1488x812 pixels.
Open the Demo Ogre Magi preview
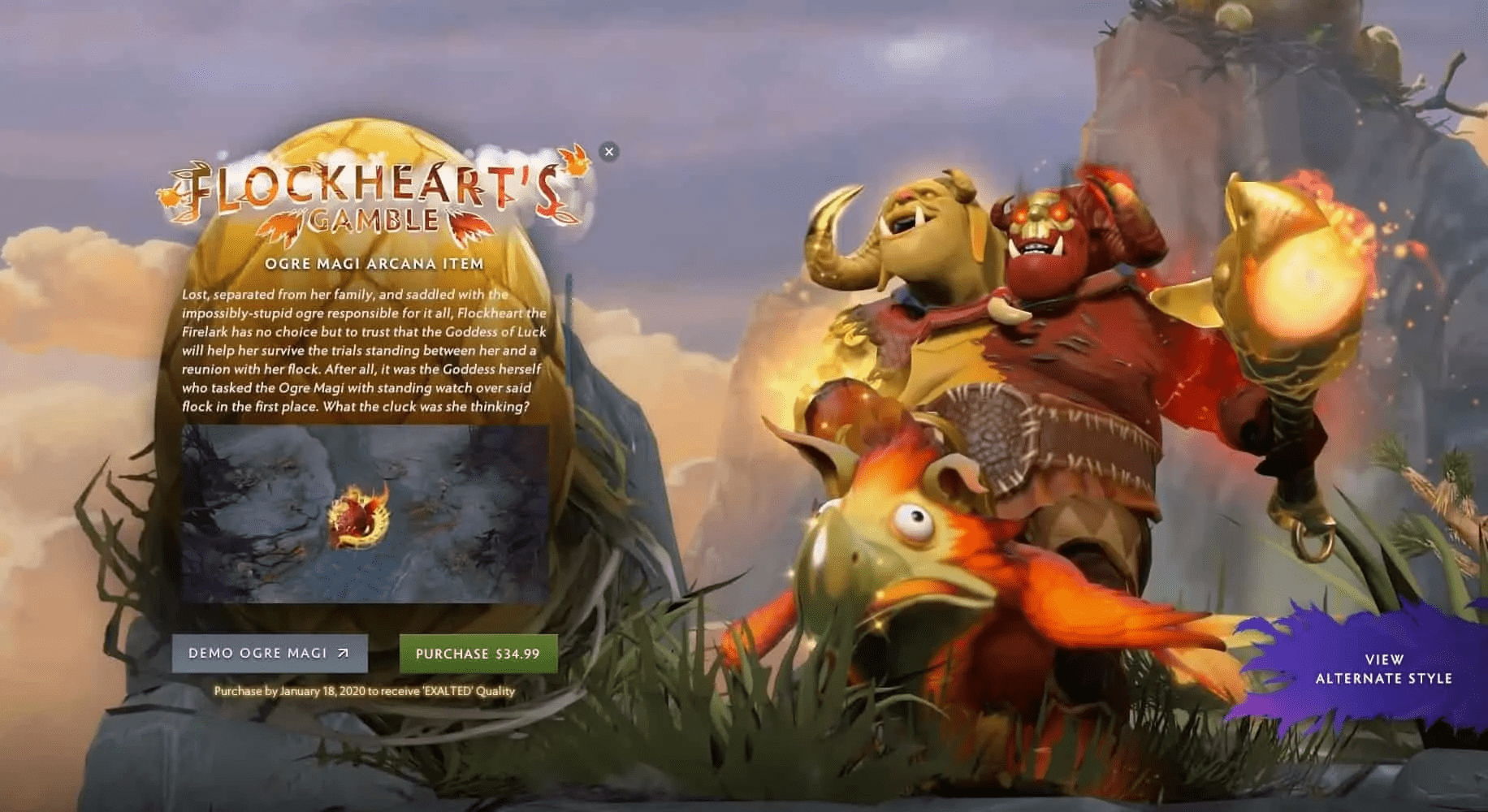pos(269,653)
